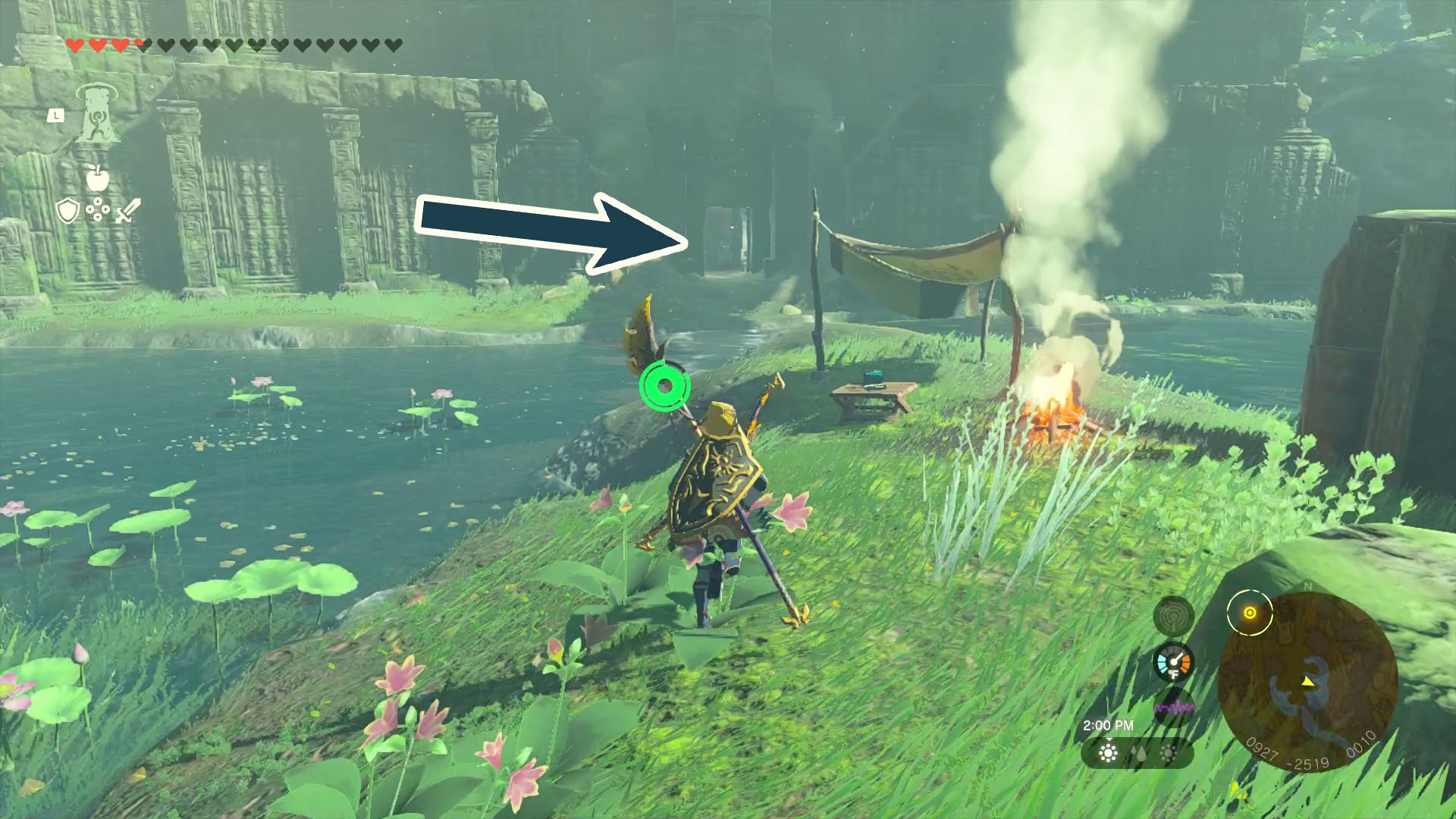Click the L button prompt
The width and height of the screenshot is (1456, 819).
[56, 115]
